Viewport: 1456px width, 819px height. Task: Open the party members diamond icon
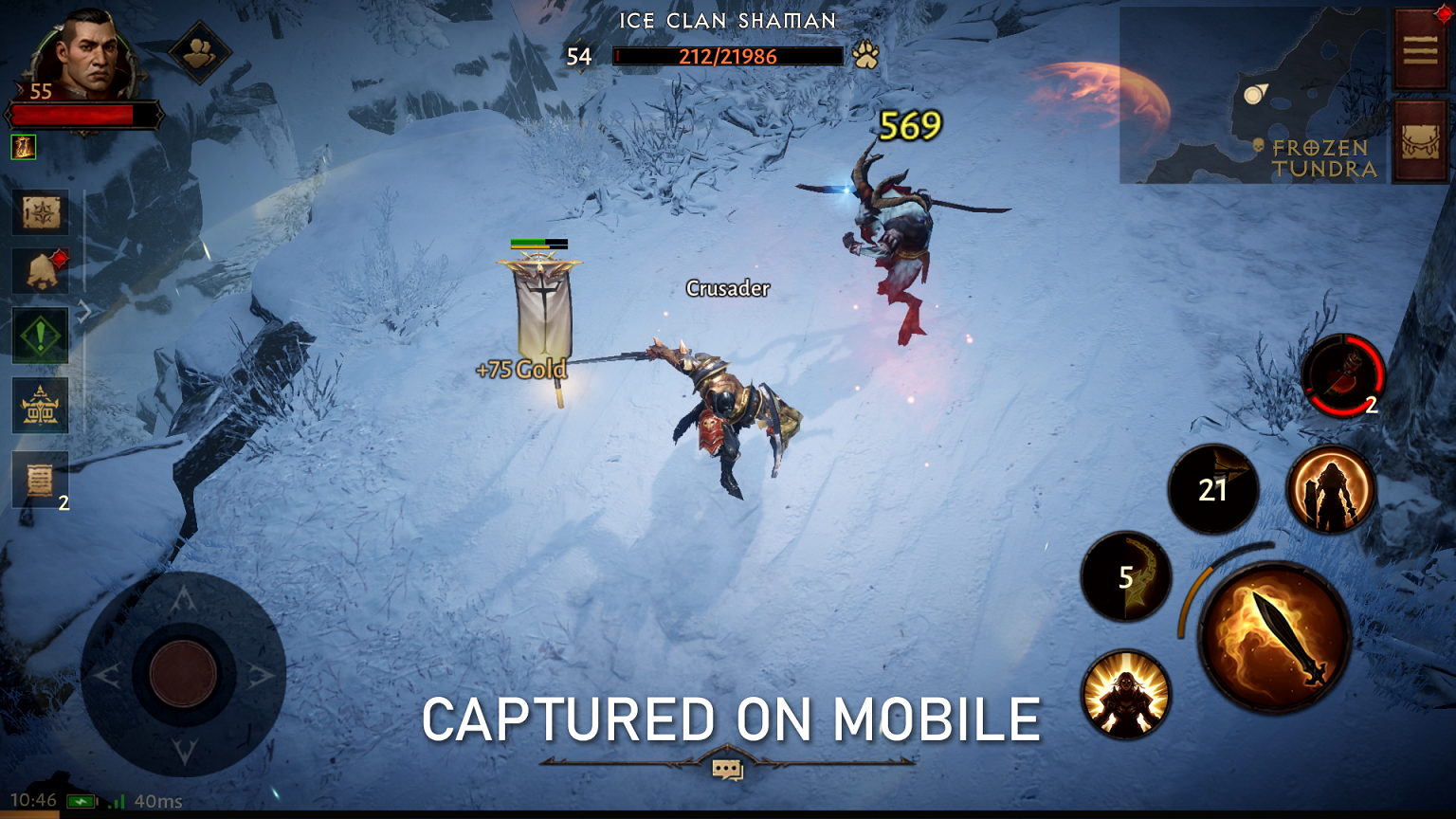coord(199,53)
